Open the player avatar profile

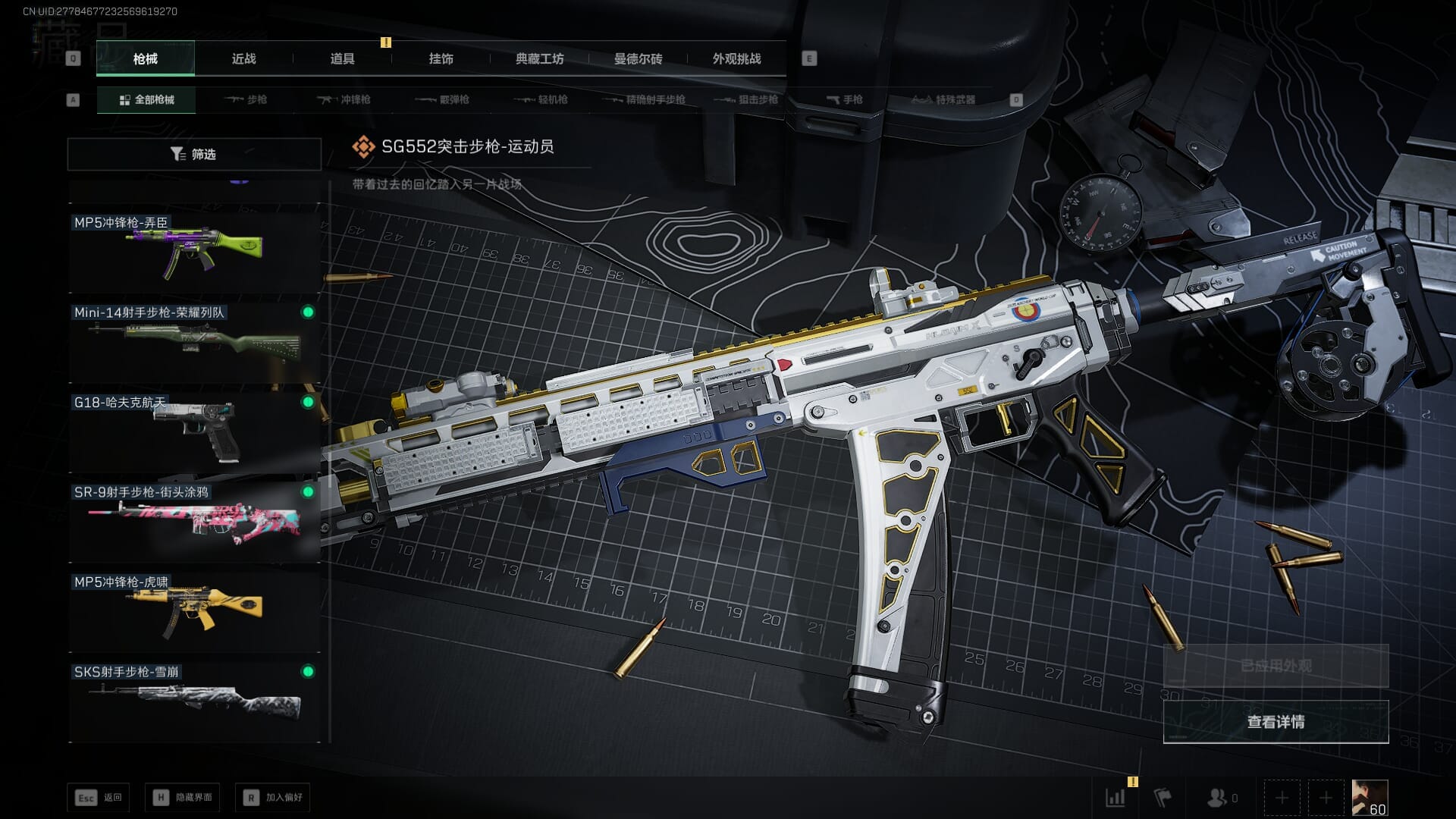click(x=1370, y=798)
